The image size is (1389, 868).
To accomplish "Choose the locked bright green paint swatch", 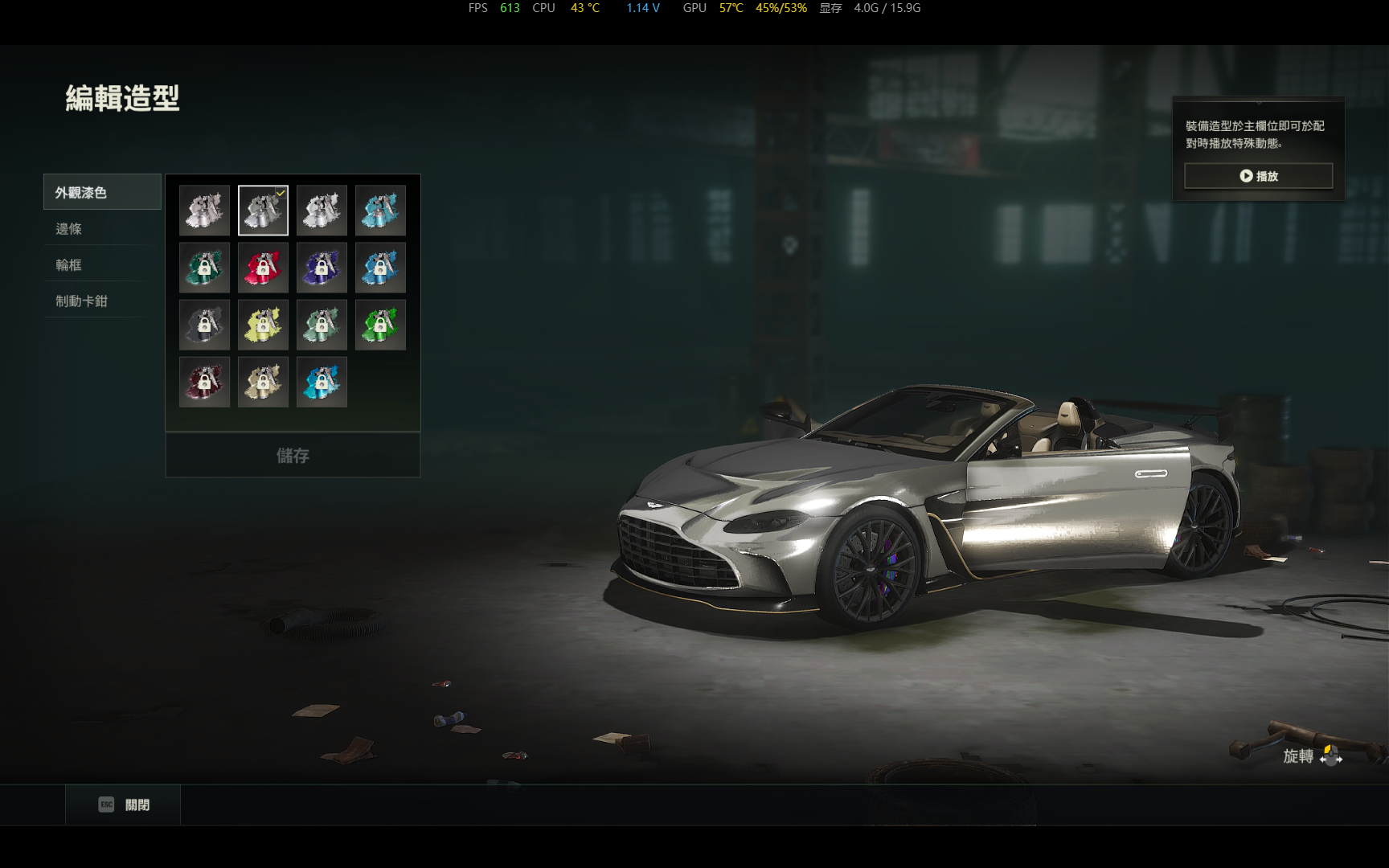I will coord(380,325).
